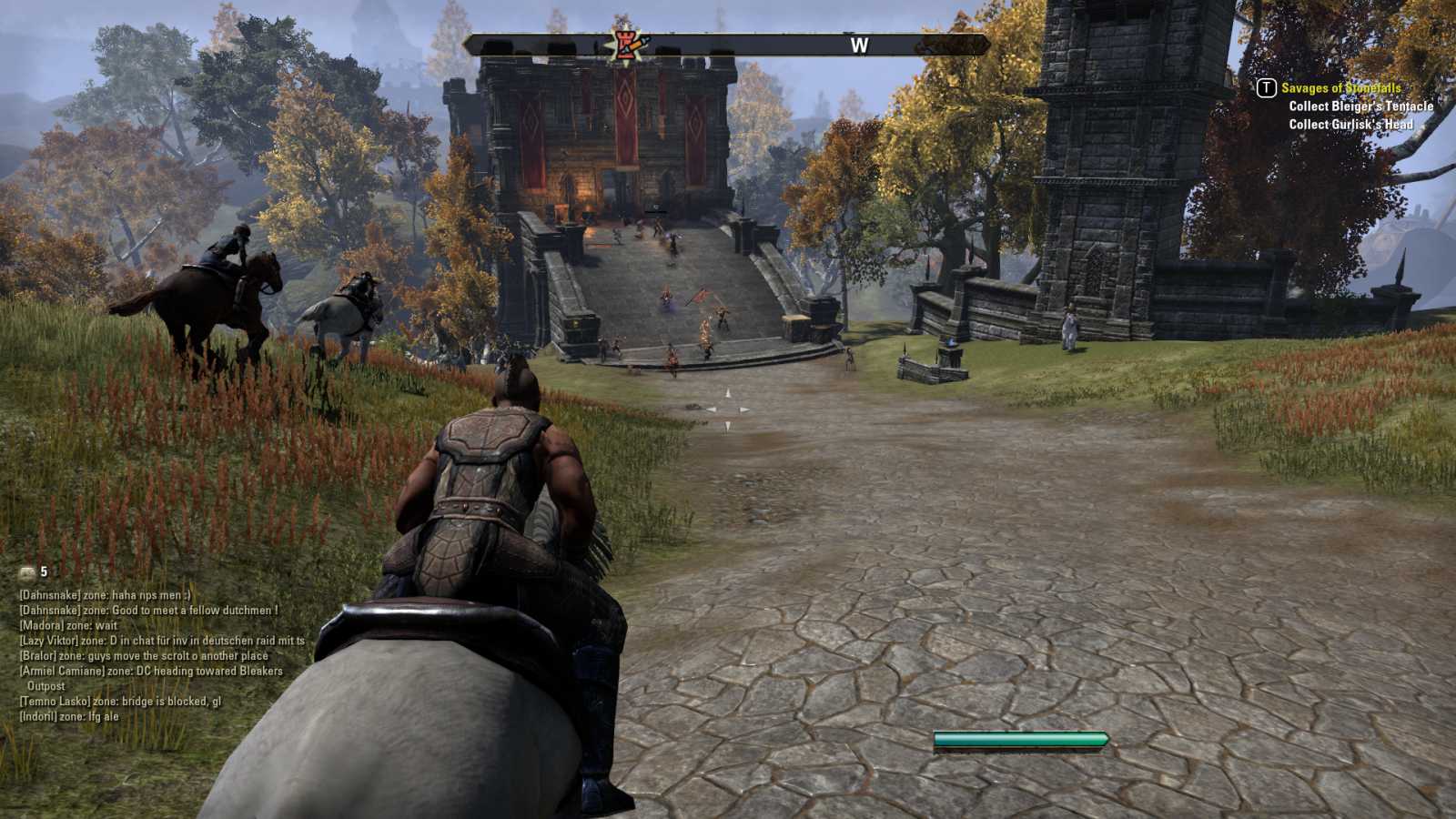Click Bralor's scroll message in chat

point(144,656)
